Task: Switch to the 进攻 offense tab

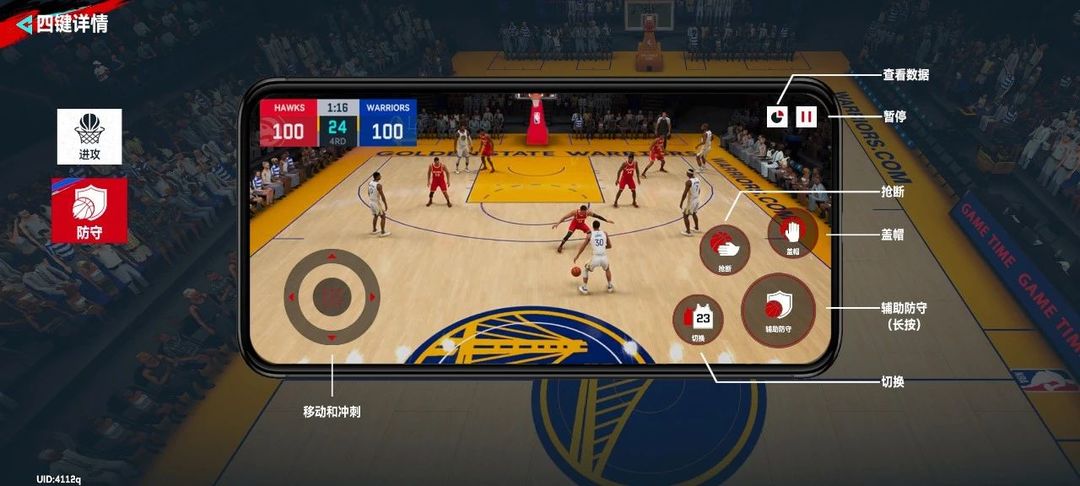Action: pos(89,136)
